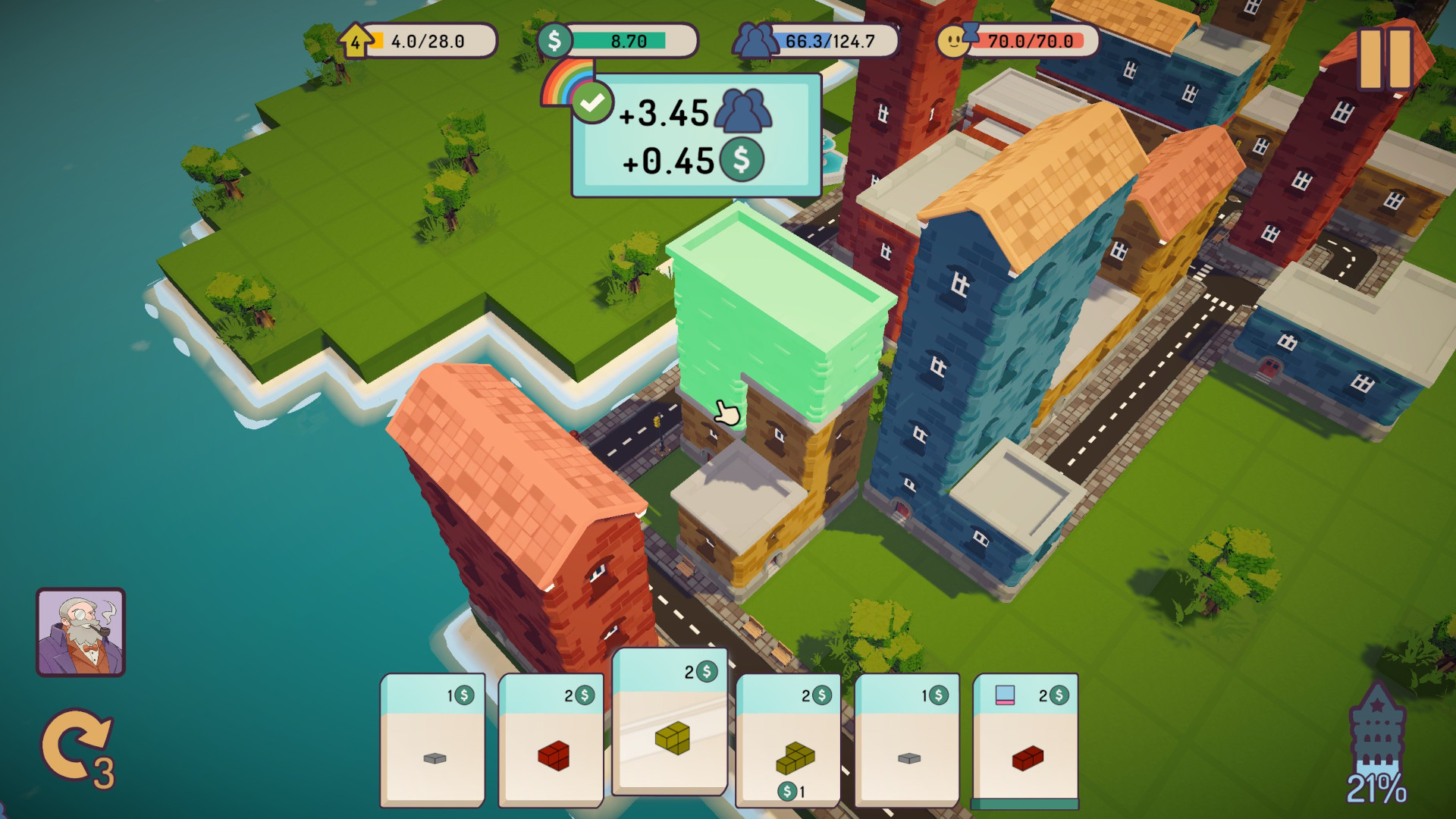Select the raised yellow cube building card
Image resolution: width=1456 pixels, height=819 pixels.
click(x=670, y=721)
